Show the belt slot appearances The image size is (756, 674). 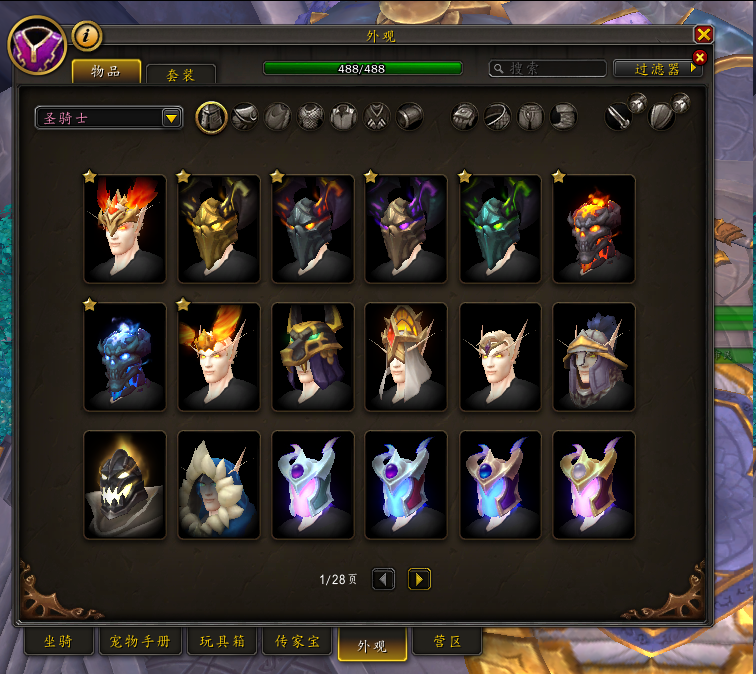[x=497, y=117]
